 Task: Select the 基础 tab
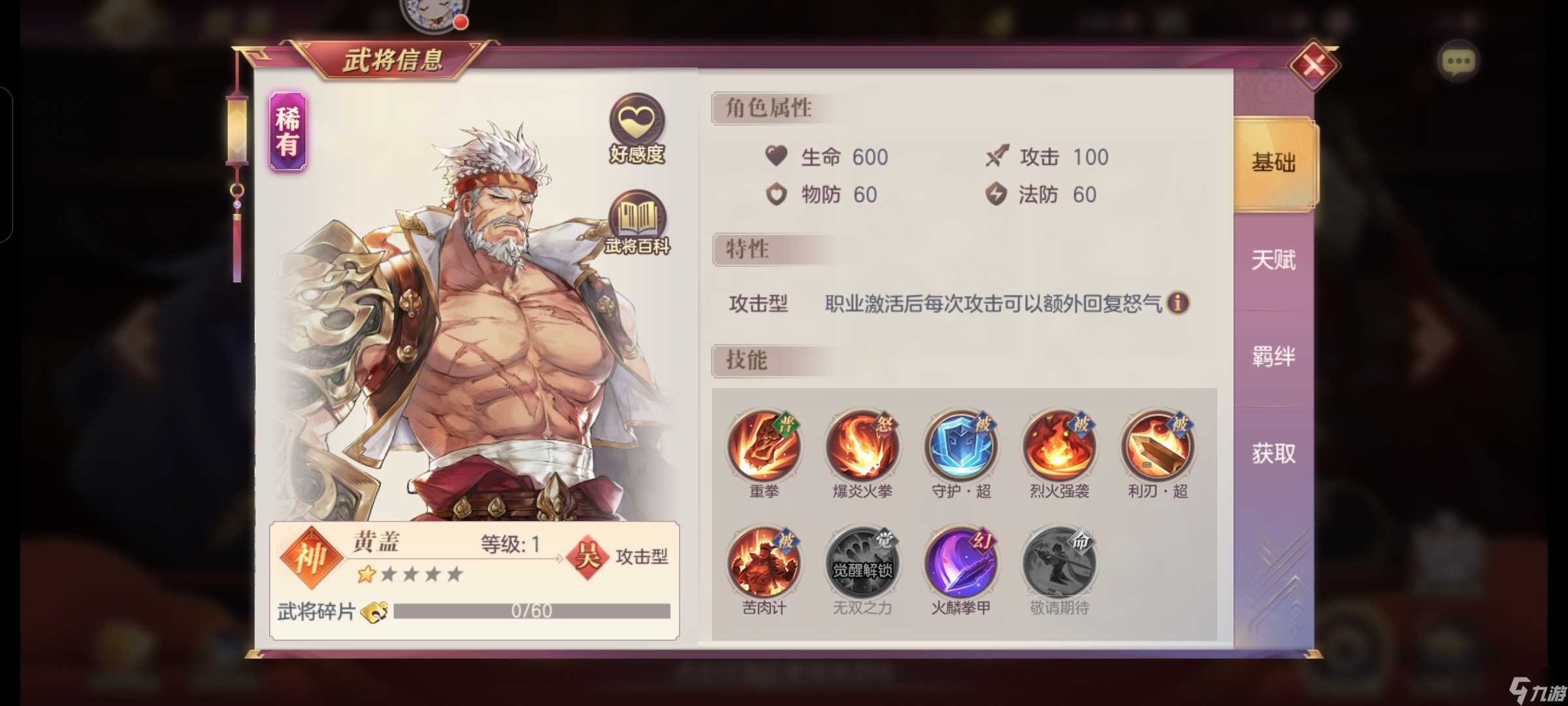(x=1273, y=164)
